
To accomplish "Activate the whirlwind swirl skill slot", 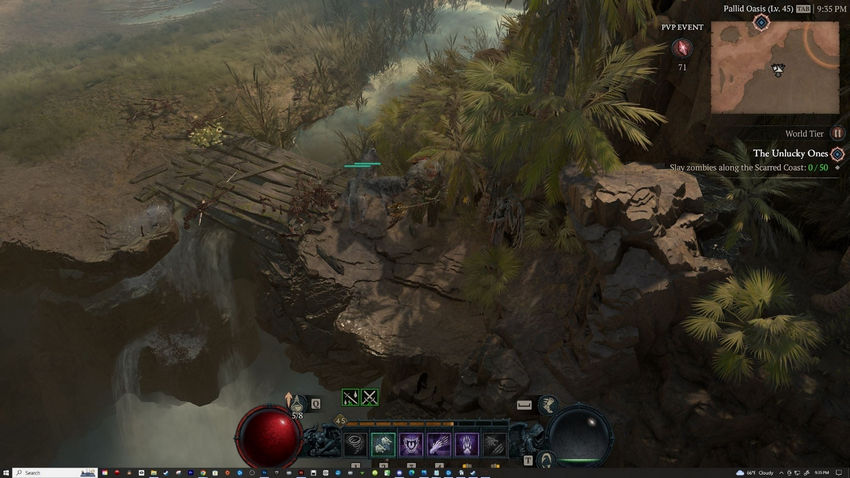I will pyautogui.click(x=356, y=443).
